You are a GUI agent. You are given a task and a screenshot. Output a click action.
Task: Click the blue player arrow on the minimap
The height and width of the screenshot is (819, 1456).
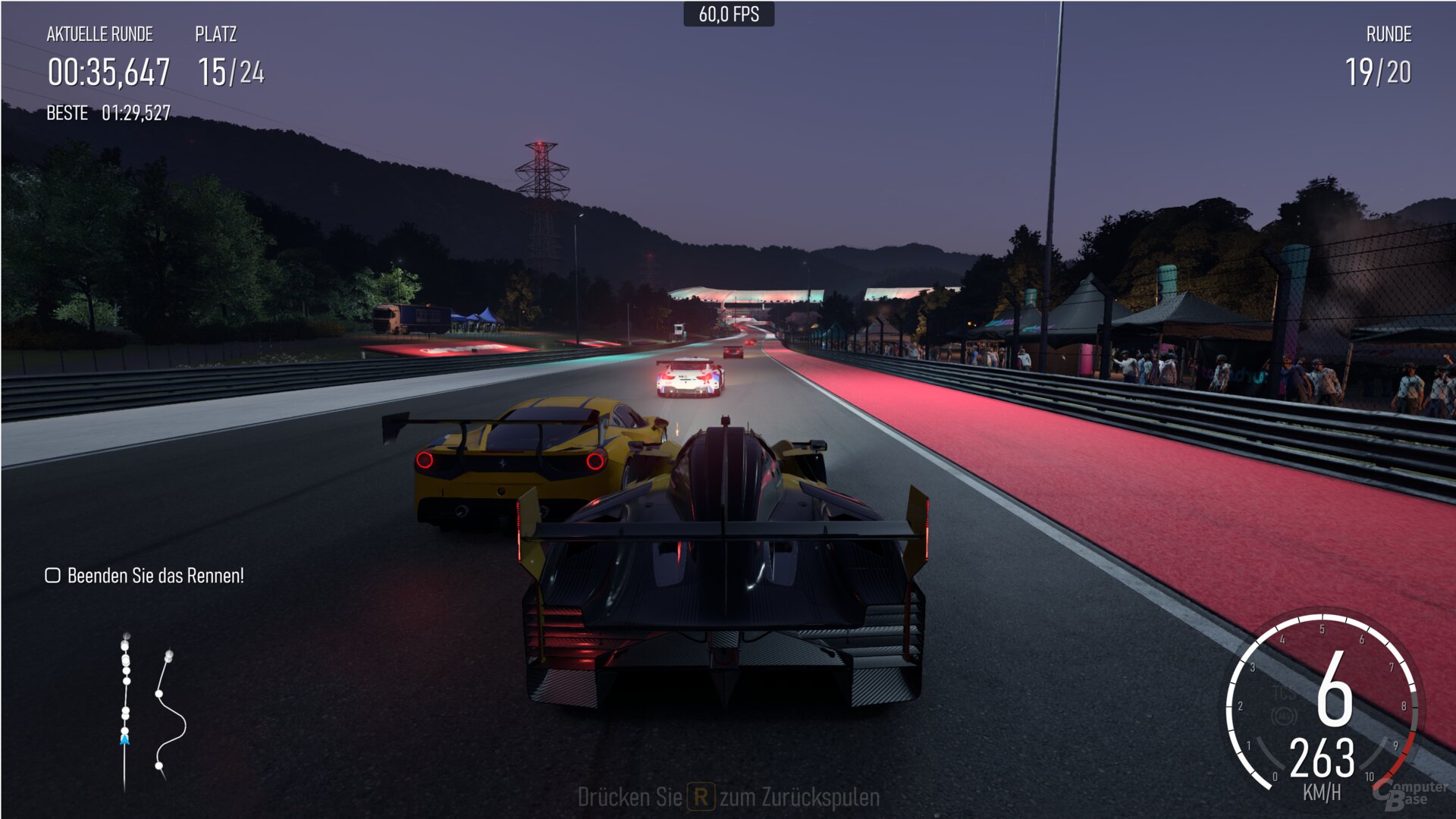(124, 739)
